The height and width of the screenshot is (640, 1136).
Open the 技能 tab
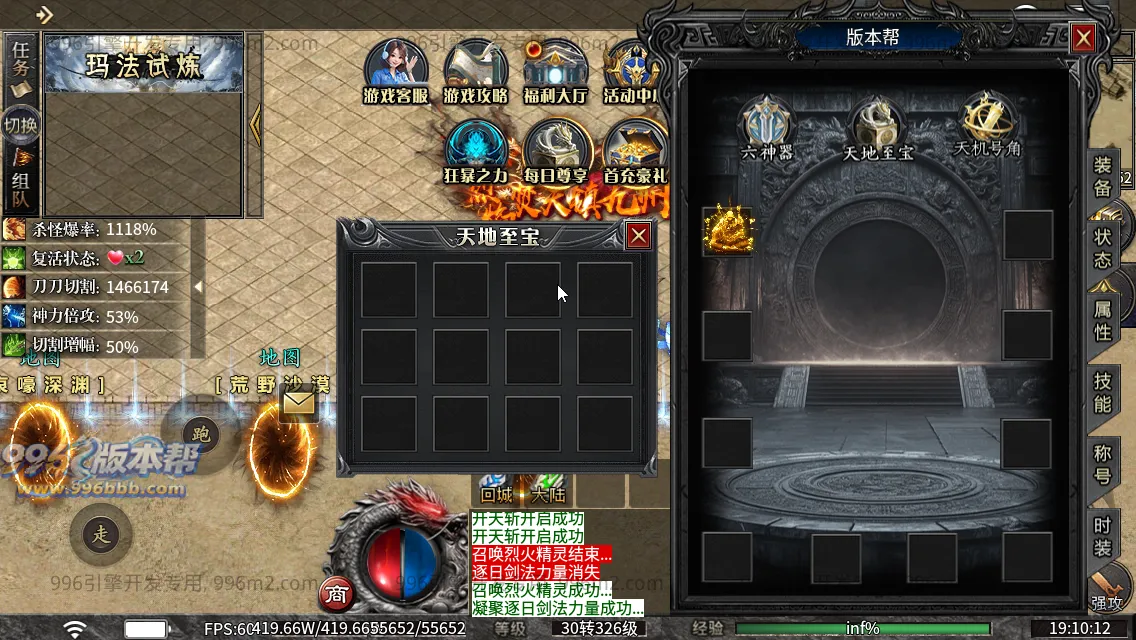(x=1102, y=392)
